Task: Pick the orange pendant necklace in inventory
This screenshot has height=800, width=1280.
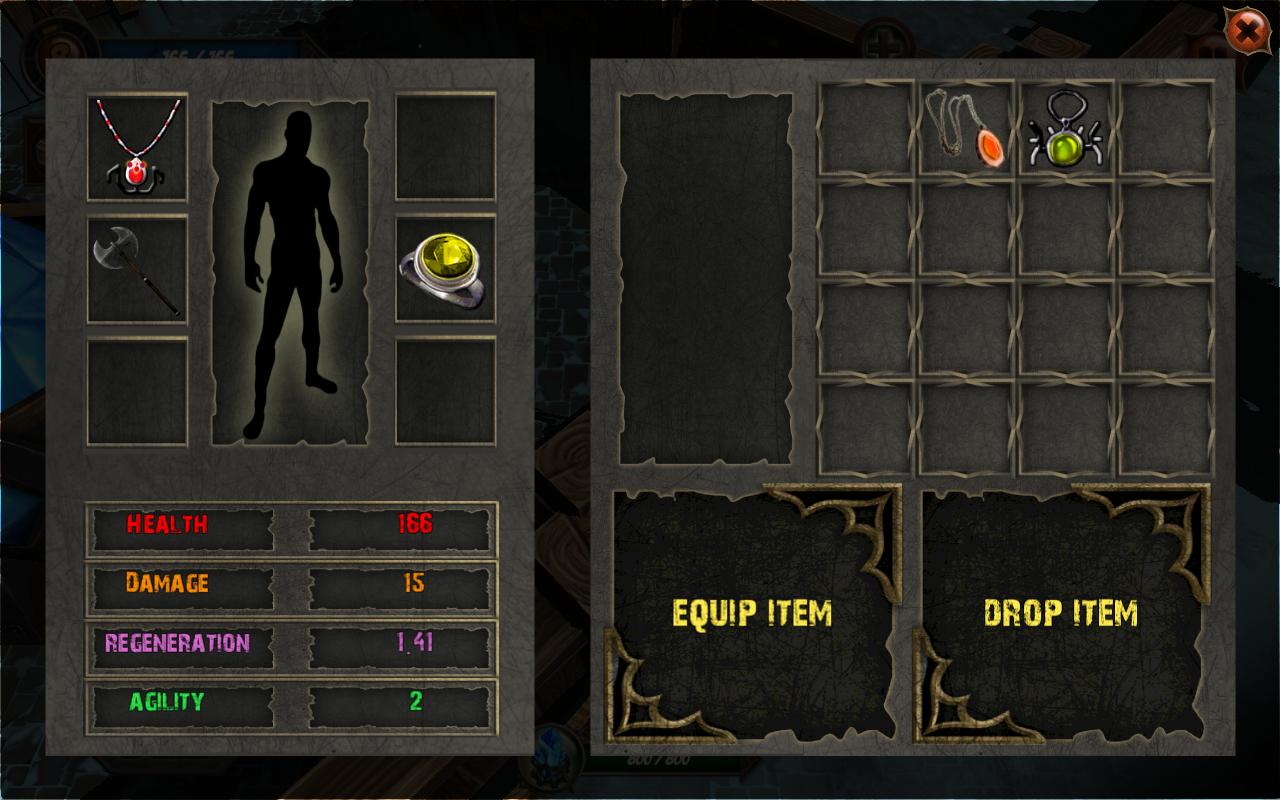Action: pos(967,129)
